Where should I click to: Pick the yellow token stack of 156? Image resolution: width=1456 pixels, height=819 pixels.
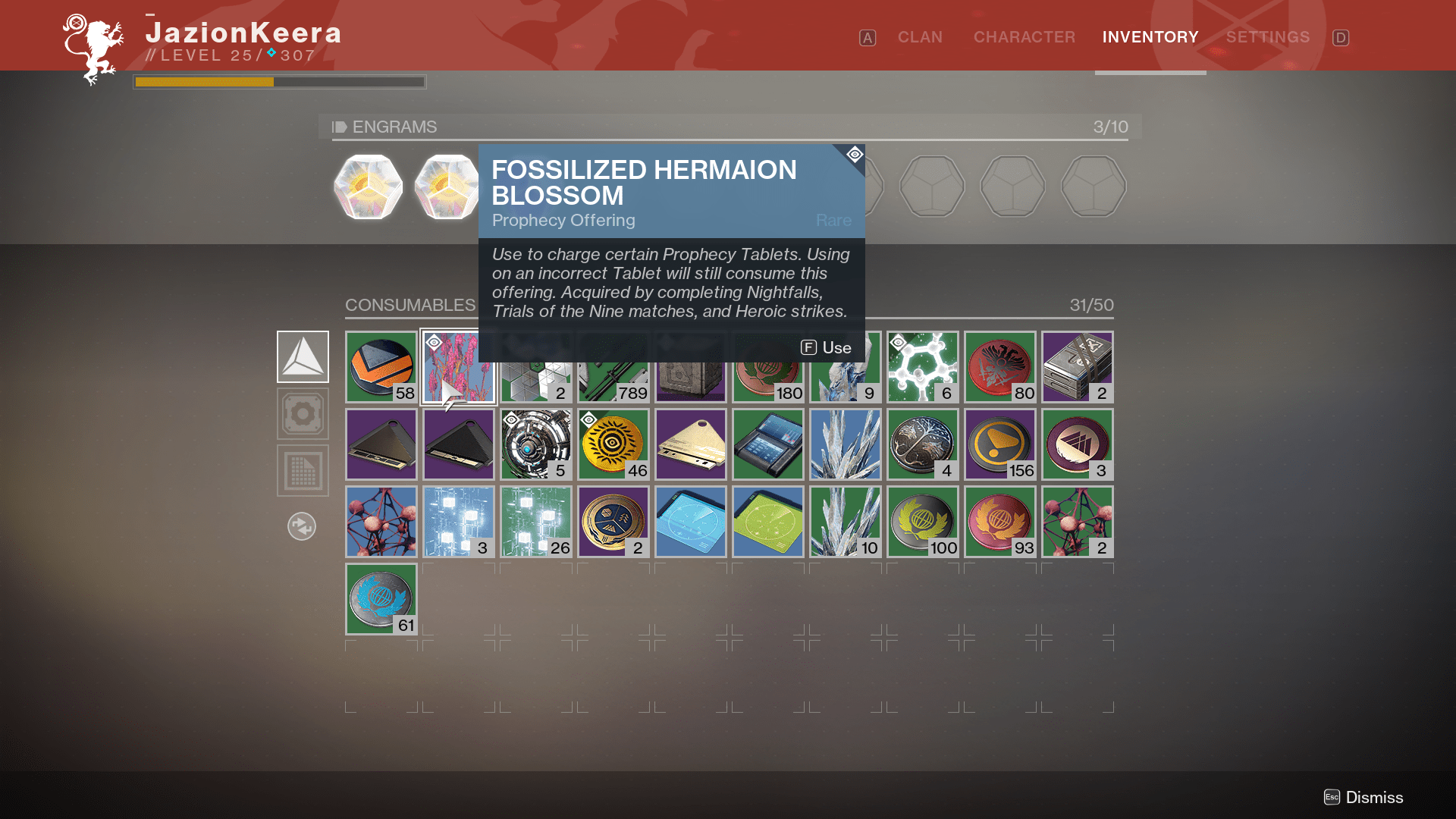tap(1000, 444)
